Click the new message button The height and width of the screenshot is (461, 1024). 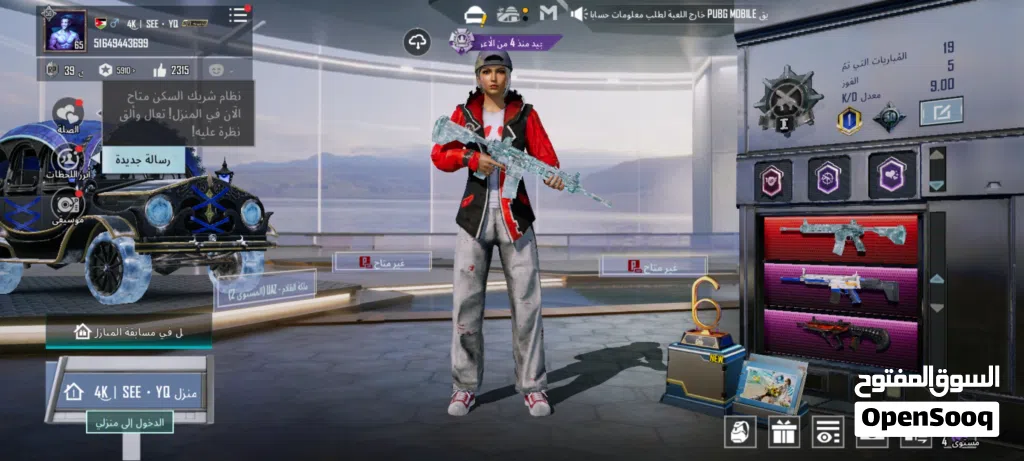pos(143,160)
